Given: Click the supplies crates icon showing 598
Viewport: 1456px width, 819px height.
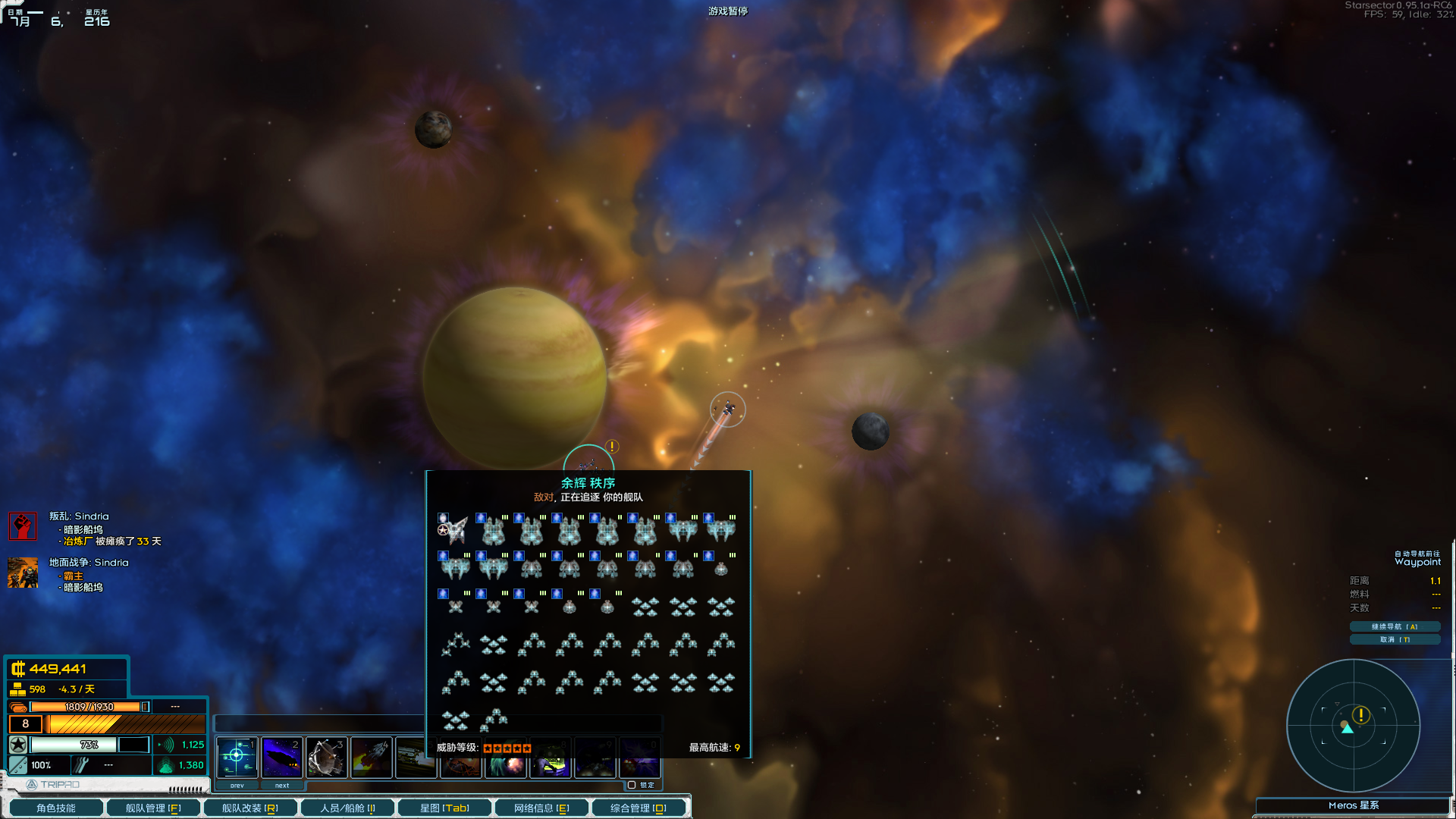Looking at the screenshot, I should coord(17,689).
